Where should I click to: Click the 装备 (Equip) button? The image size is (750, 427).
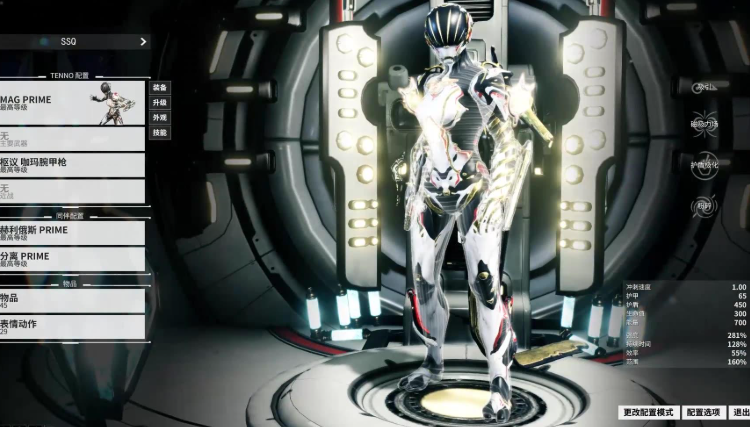[x=160, y=87]
